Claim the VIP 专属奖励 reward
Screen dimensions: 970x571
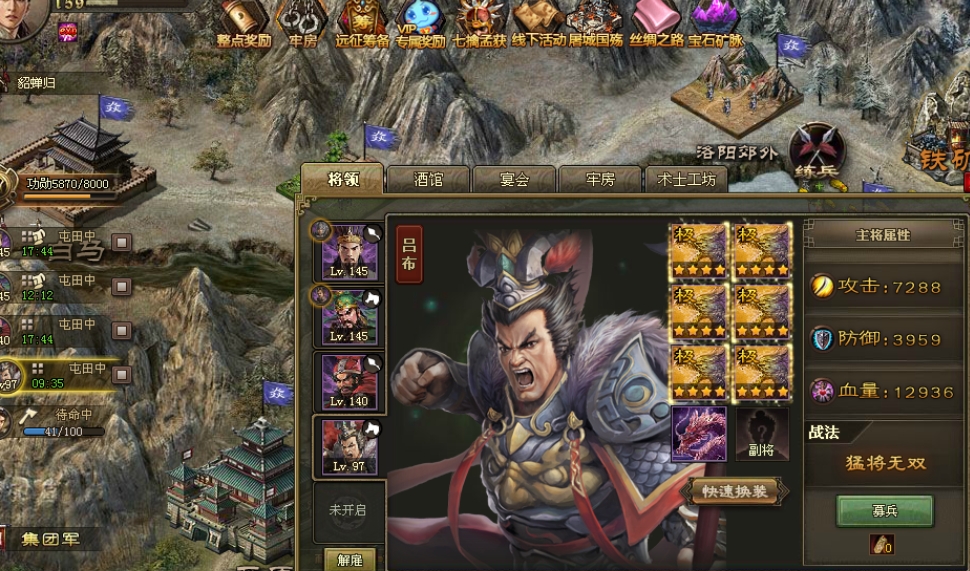pos(420,22)
